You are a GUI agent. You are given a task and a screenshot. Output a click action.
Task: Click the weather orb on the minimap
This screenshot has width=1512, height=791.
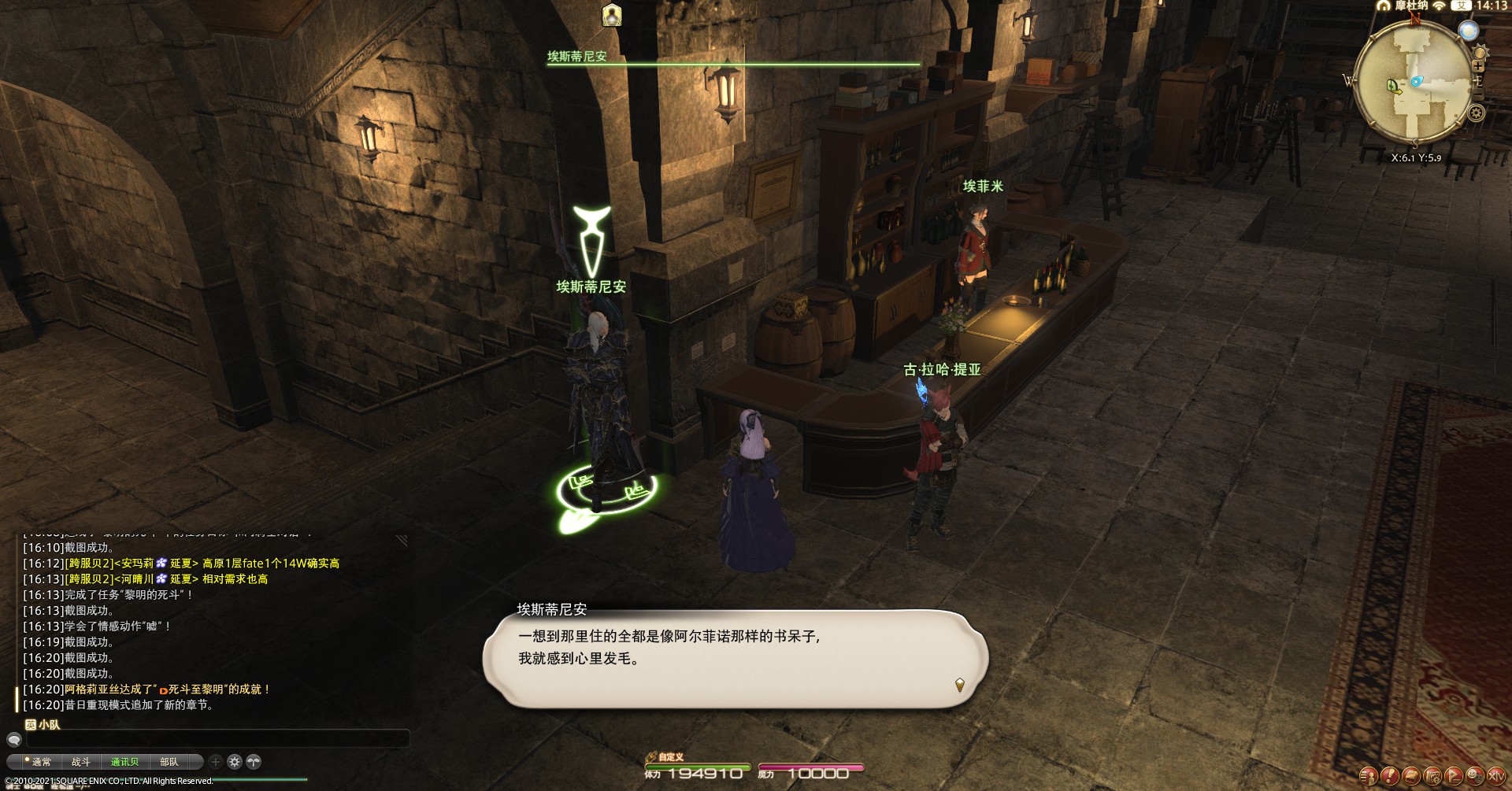pyautogui.click(x=1468, y=31)
